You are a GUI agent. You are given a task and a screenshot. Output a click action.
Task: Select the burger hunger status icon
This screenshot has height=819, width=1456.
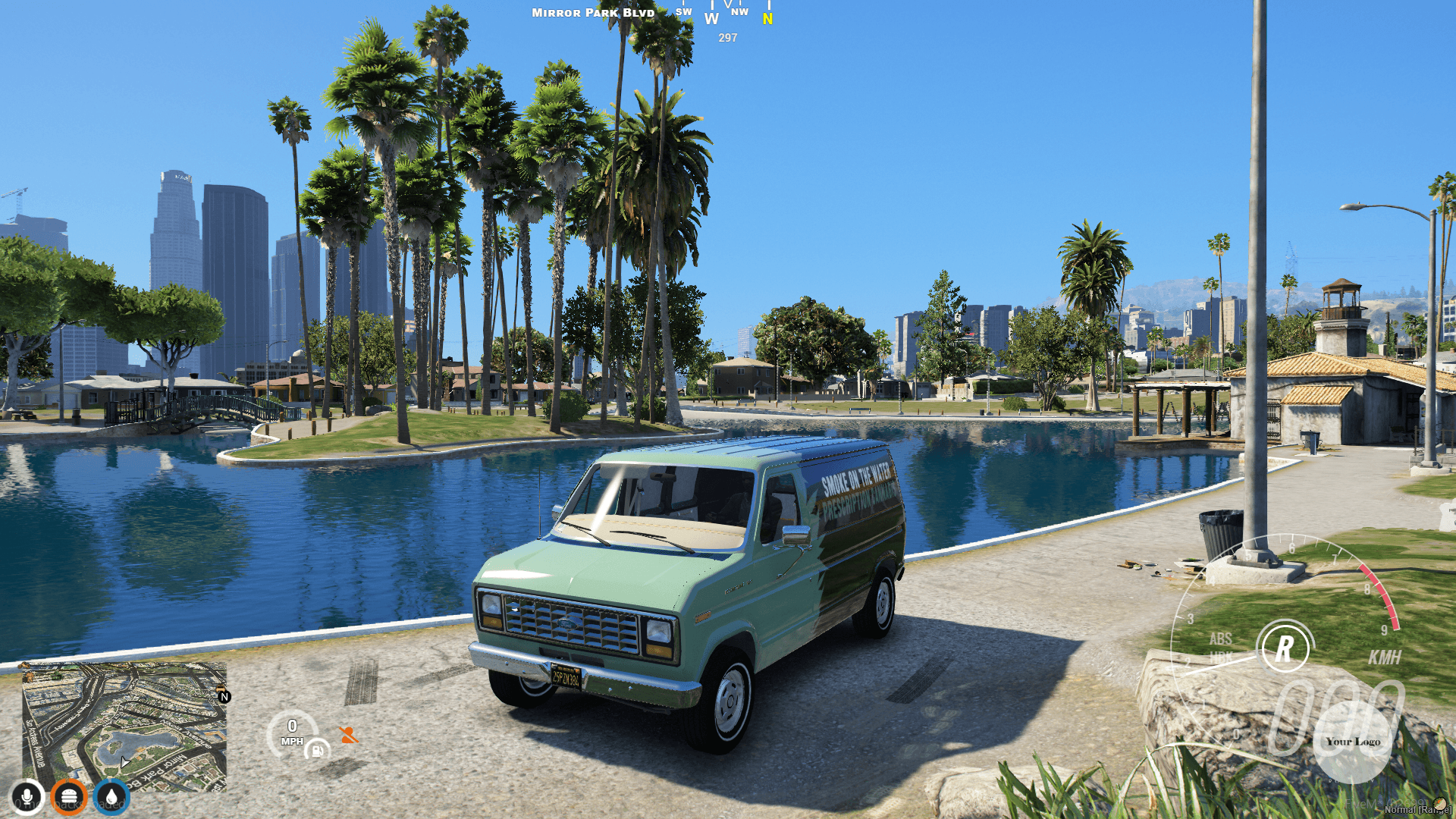pos(70,796)
